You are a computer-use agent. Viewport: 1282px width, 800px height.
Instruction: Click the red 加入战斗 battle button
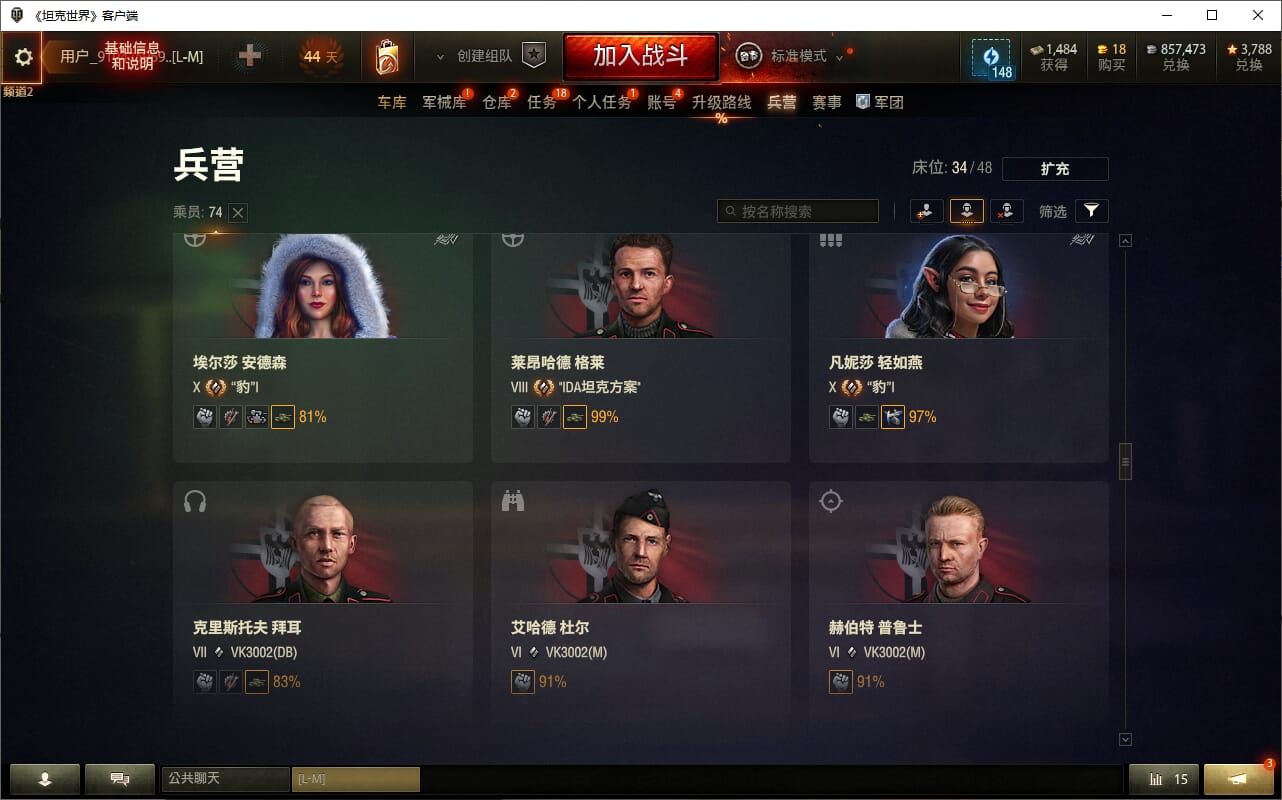640,56
